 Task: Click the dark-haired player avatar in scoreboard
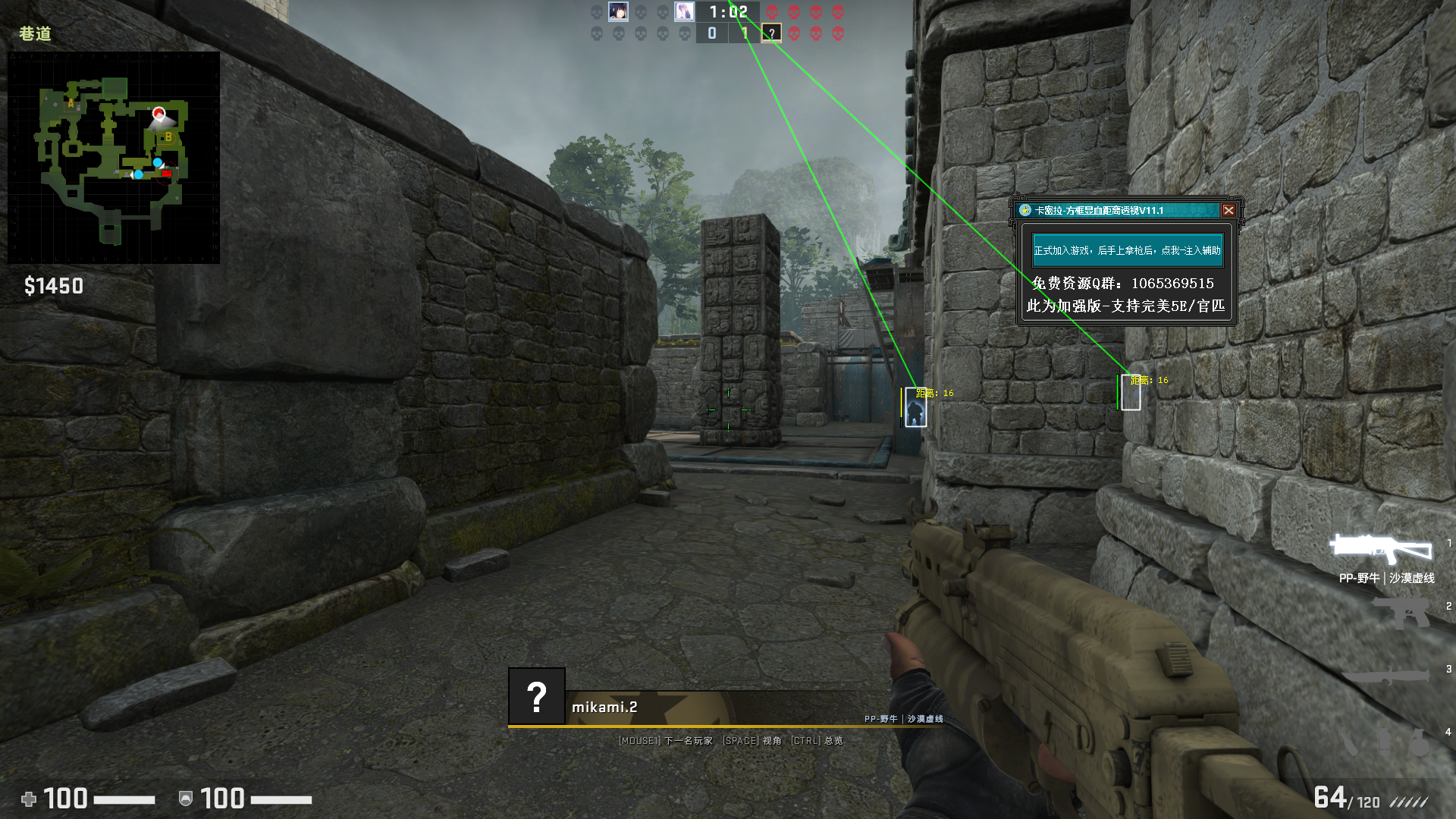pyautogui.click(x=618, y=11)
